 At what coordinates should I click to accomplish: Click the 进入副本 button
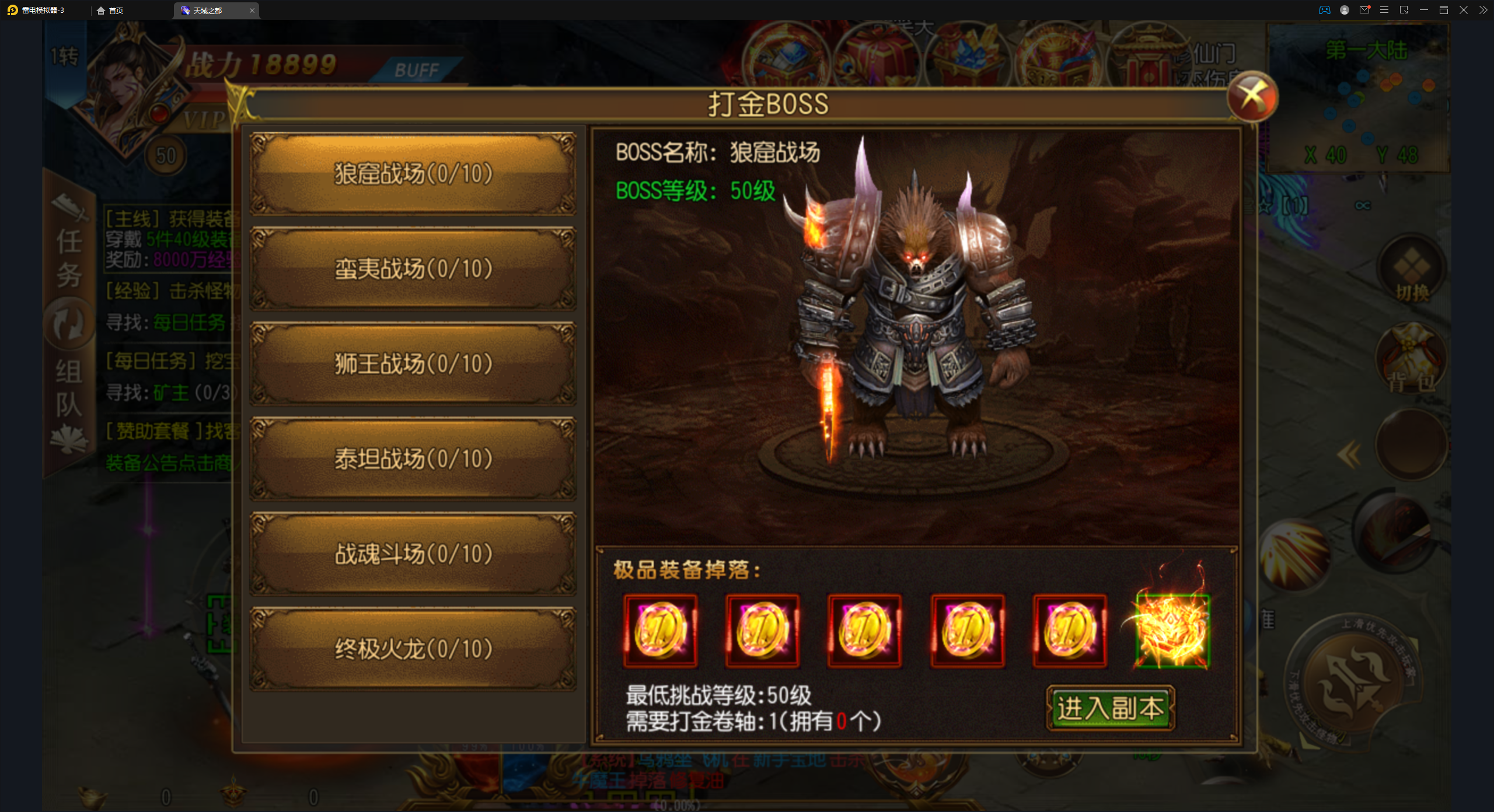pyautogui.click(x=1110, y=708)
